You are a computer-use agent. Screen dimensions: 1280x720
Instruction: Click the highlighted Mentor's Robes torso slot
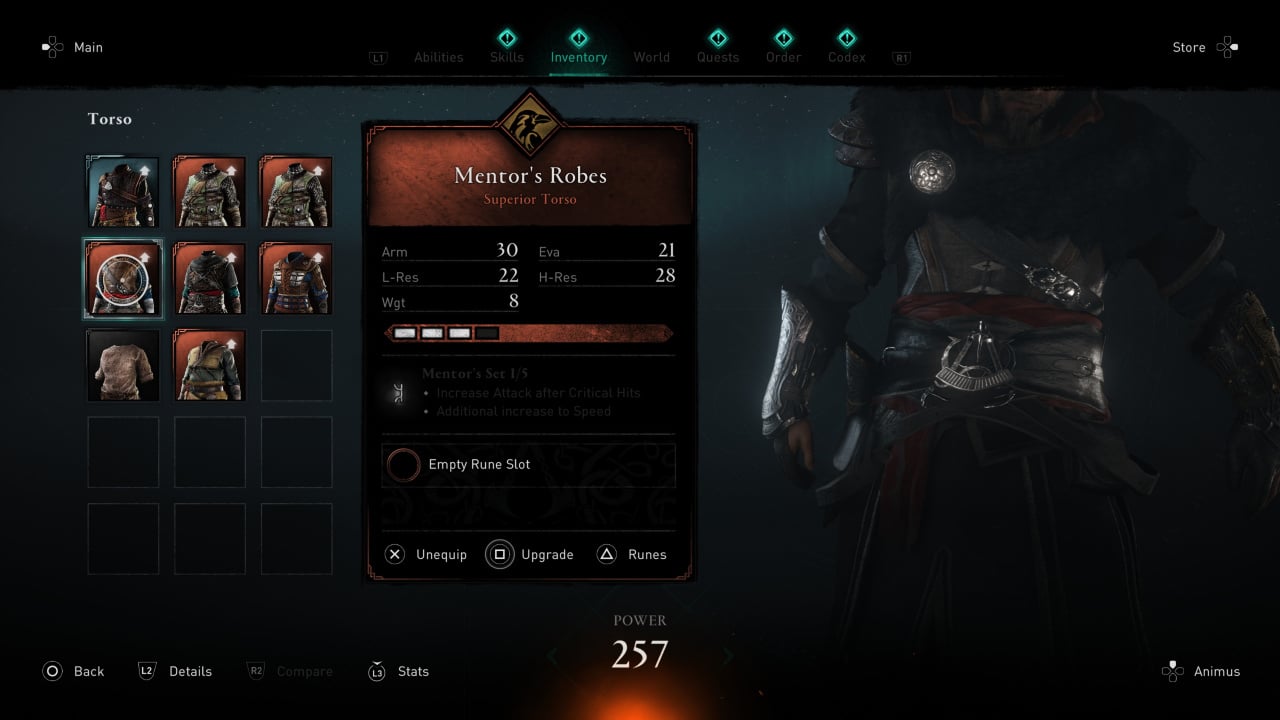[x=123, y=279]
